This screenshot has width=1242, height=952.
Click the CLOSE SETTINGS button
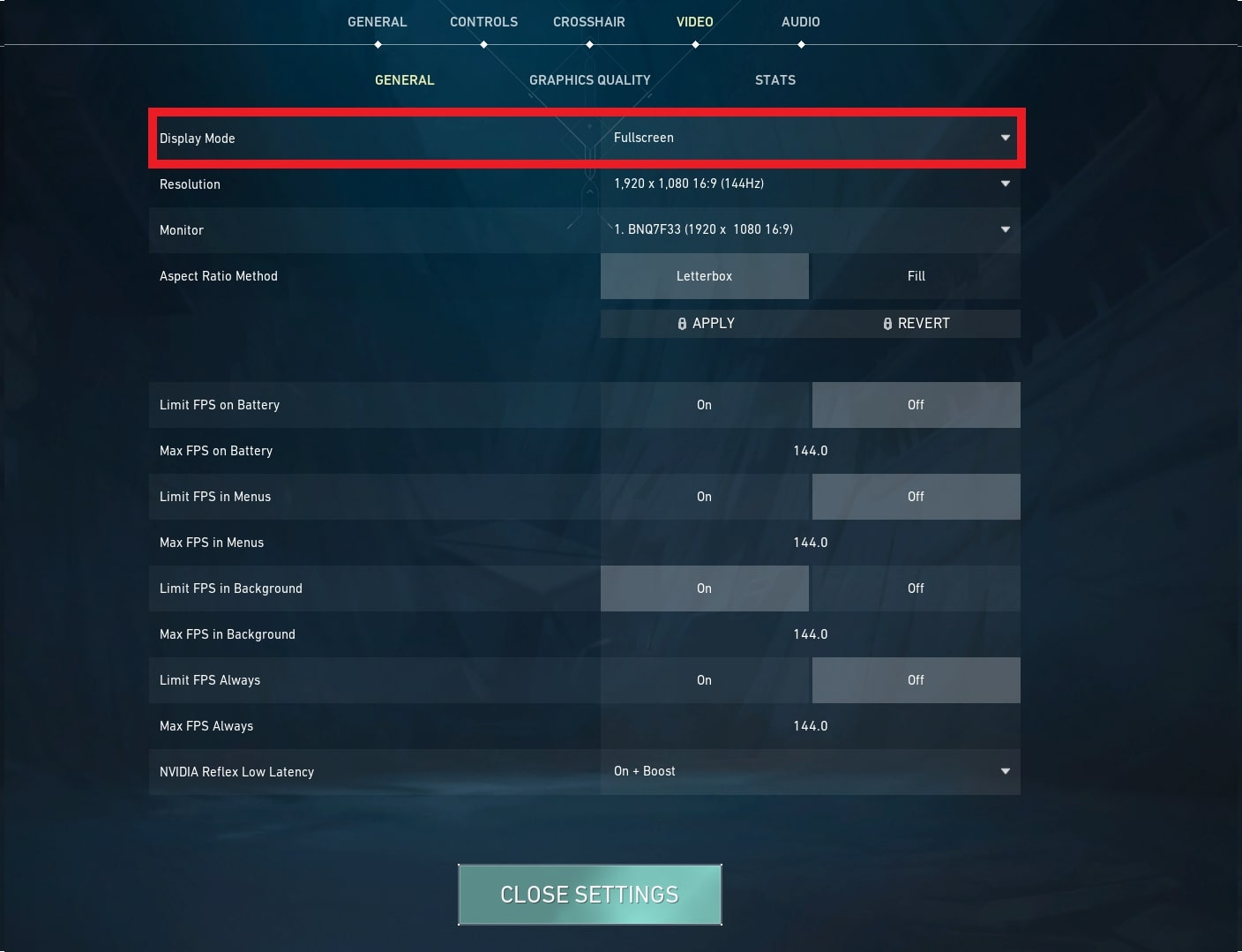(589, 894)
